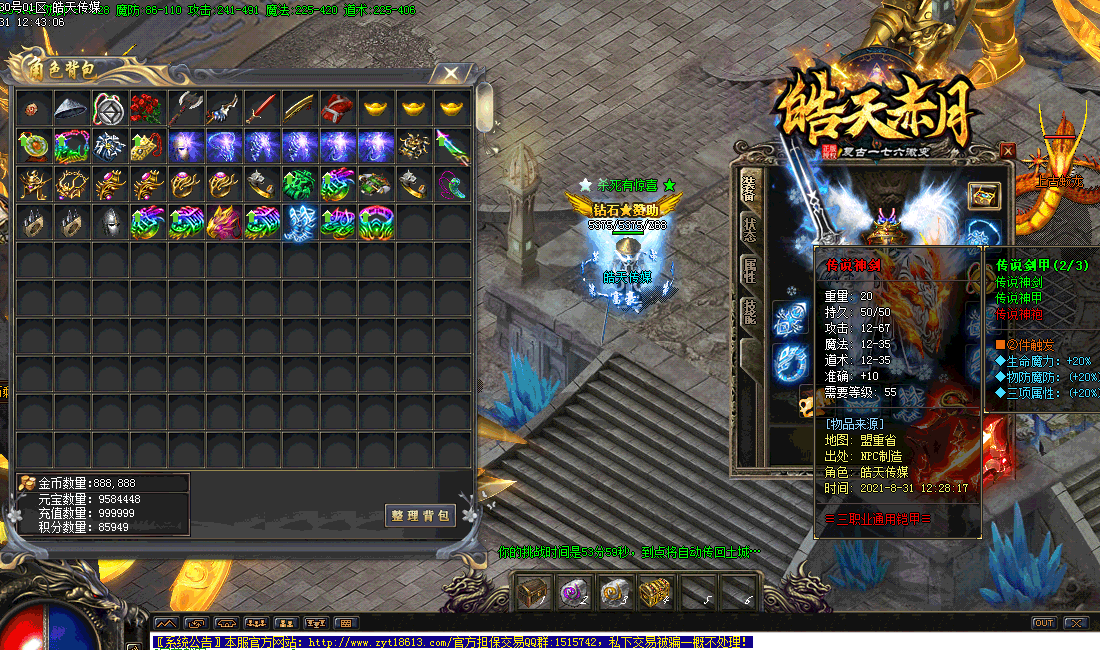The height and width of the screenshot is (650, 1100).
Task: Use the purple scroll in hotbar slot 2
Action: [572, 592]
